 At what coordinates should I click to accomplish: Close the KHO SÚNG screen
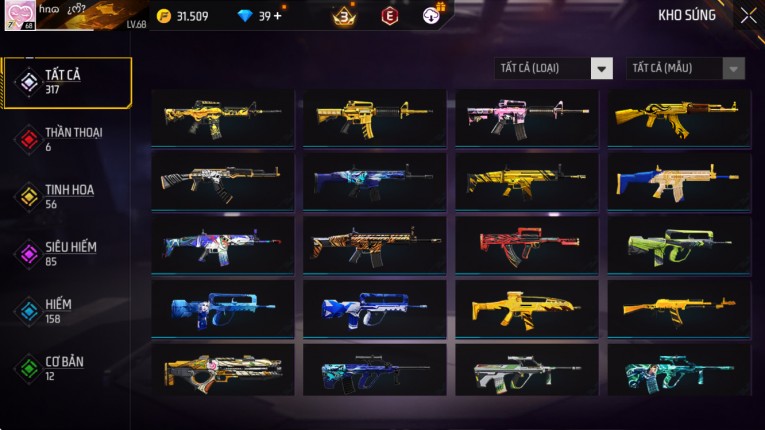(x=748, y=16)
